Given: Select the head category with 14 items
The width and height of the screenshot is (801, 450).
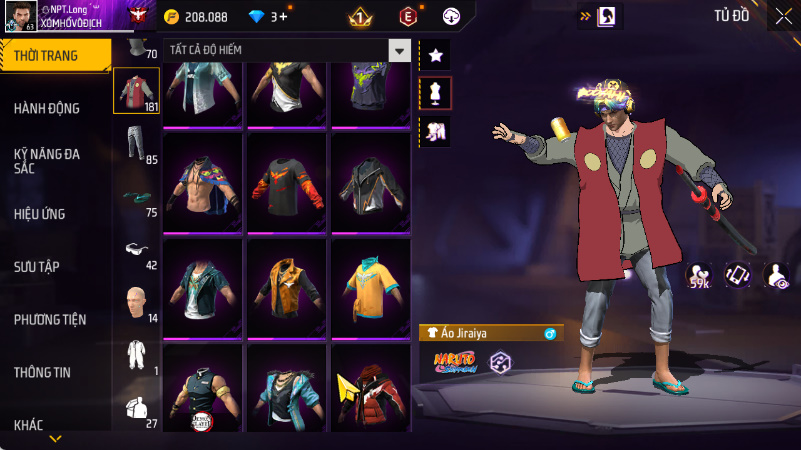Looking at the screenshot, I should 137,302.
